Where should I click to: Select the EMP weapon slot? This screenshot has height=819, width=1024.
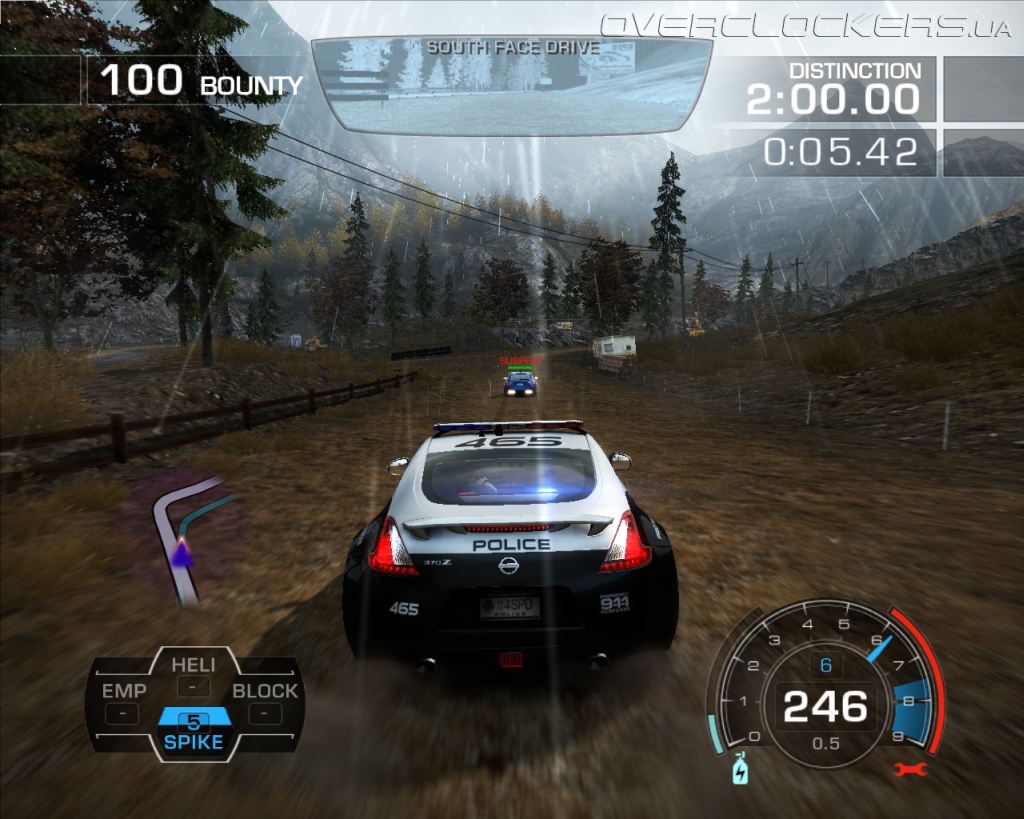[123, 701]
